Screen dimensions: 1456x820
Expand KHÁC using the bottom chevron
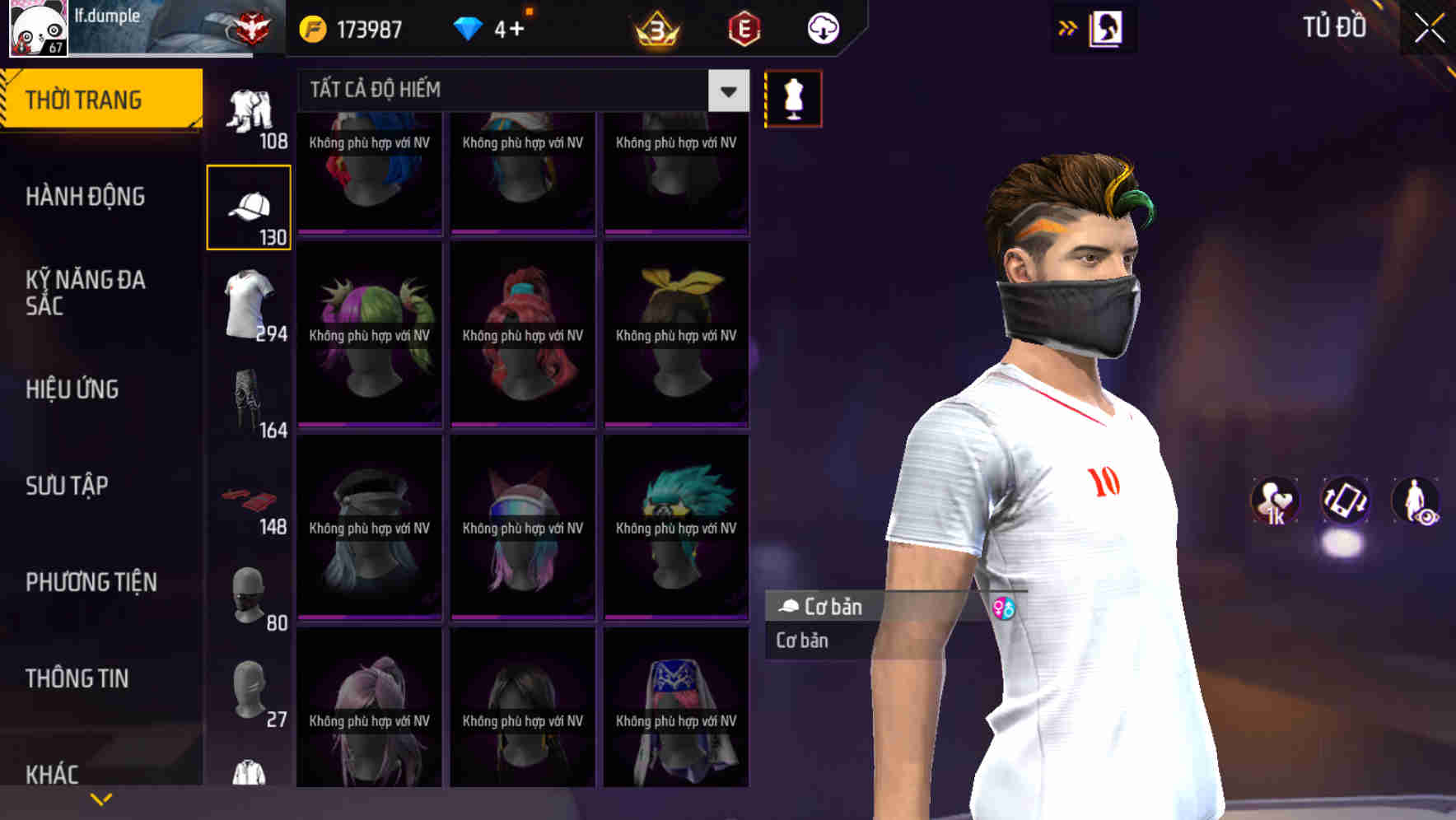[x=101, y=798]
